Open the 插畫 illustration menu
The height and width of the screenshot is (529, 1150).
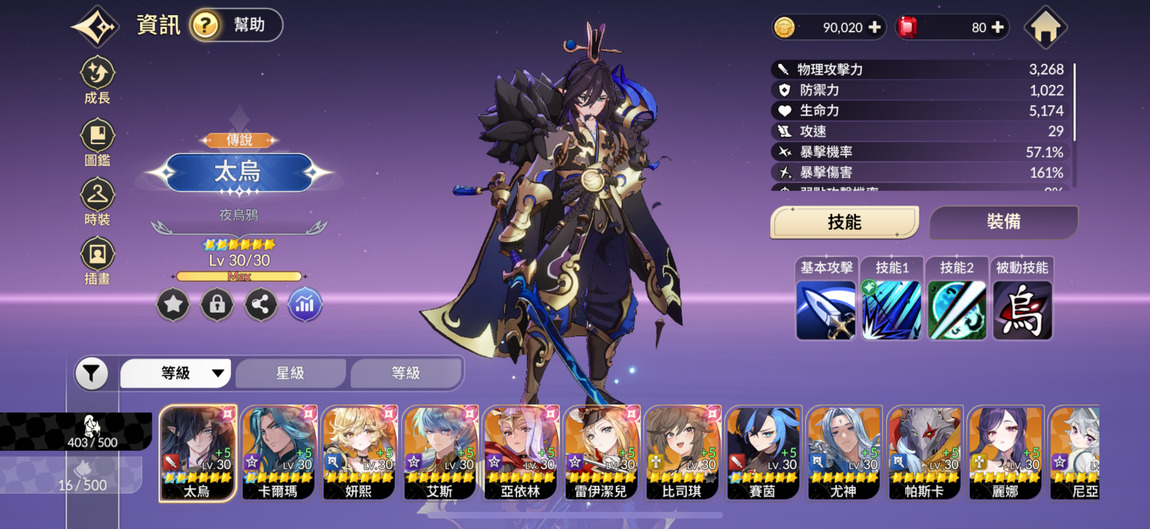(97, 260)
